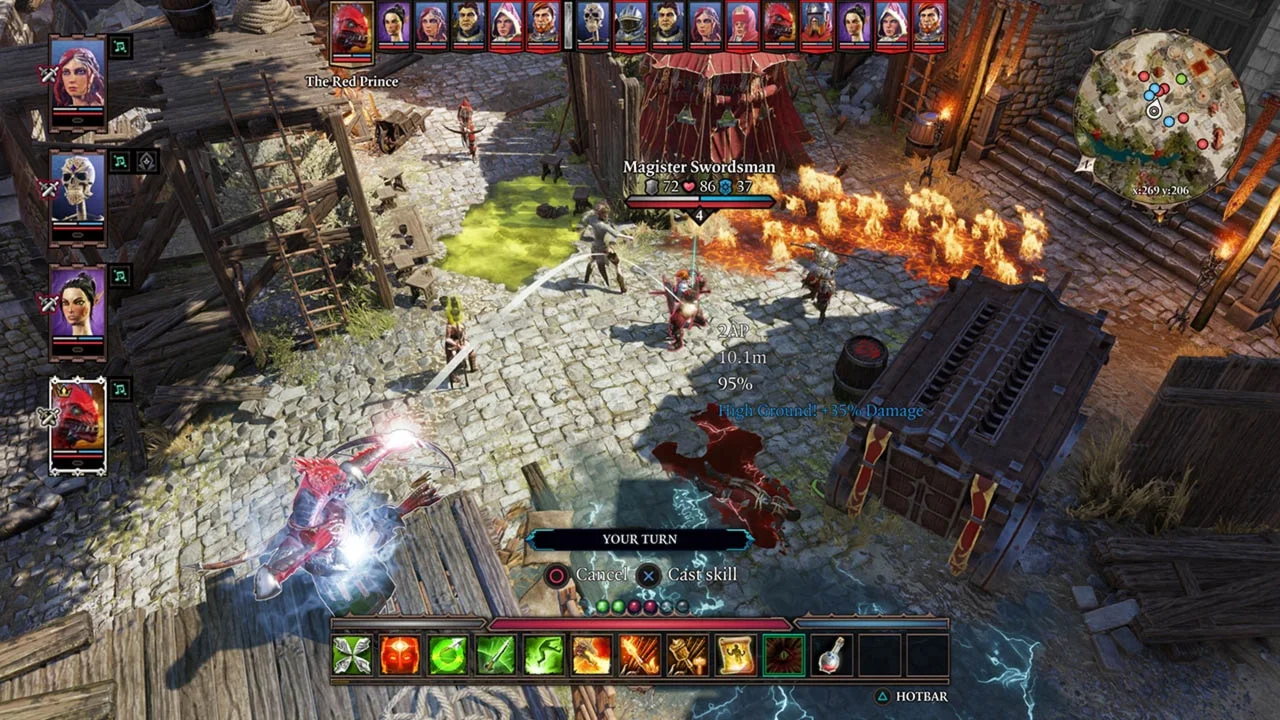Select the flaming arrows skill
This screenshot has height=720, width=1280.
(640, 655)
